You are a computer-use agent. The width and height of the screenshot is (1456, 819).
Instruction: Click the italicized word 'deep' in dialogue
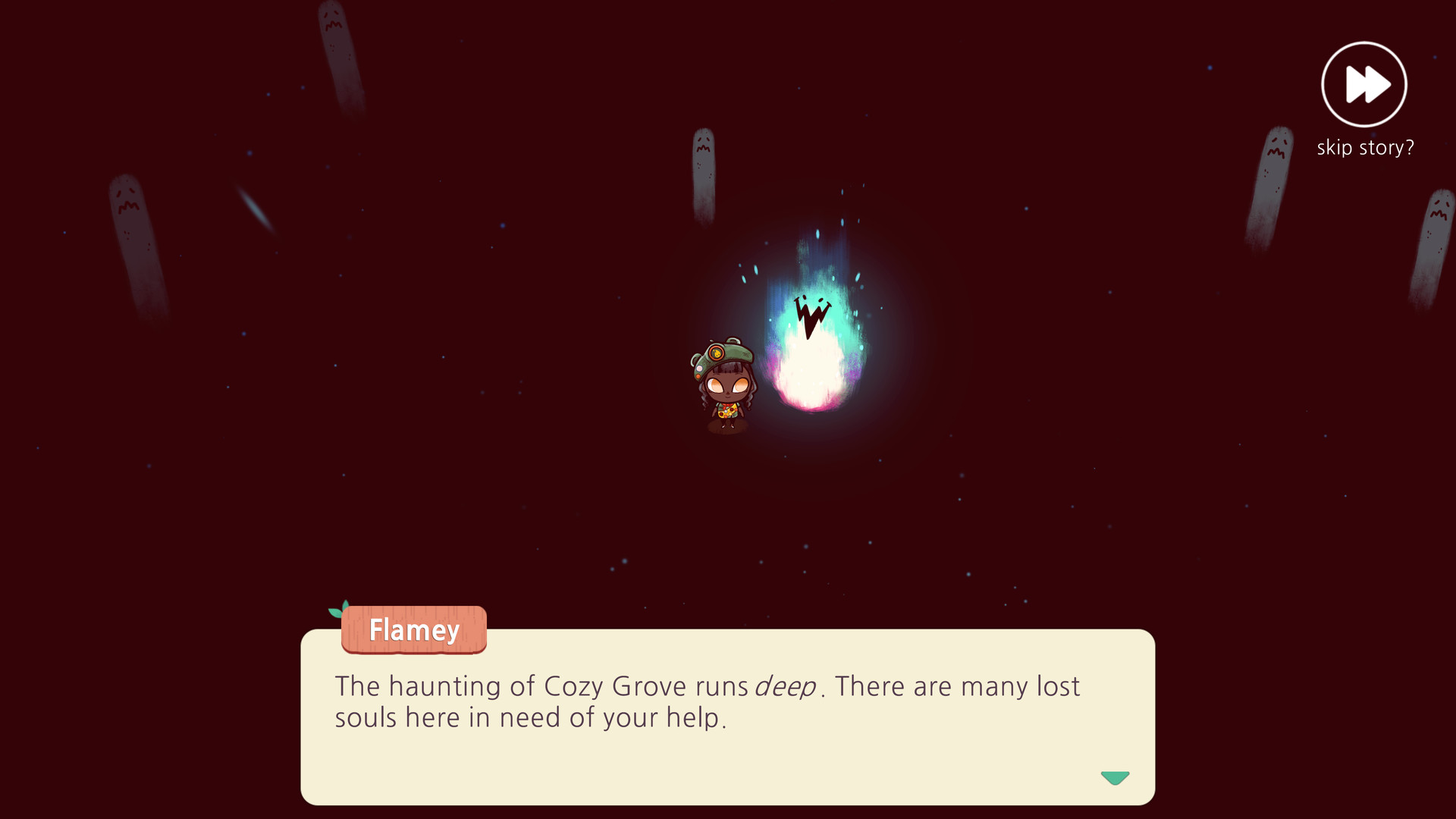(x=786, y=685)
